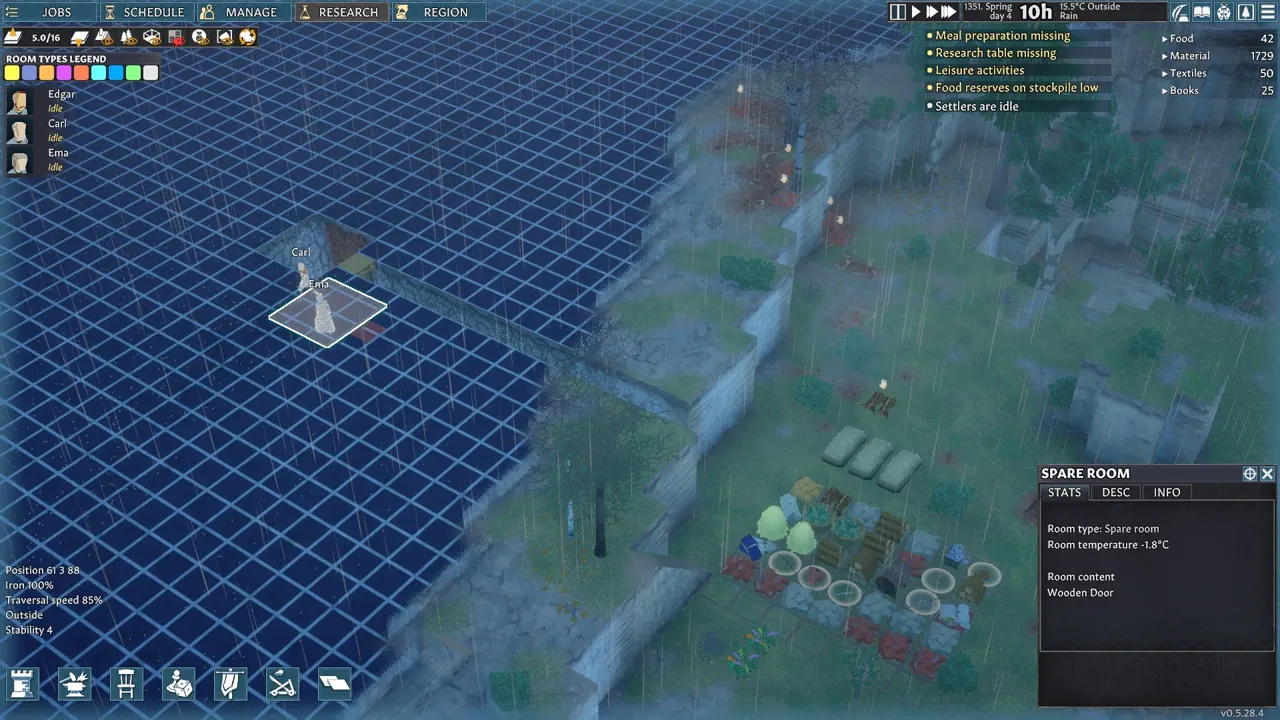Open the Furniture chair menu
The image size is (1280, 720).
(126, 684)
